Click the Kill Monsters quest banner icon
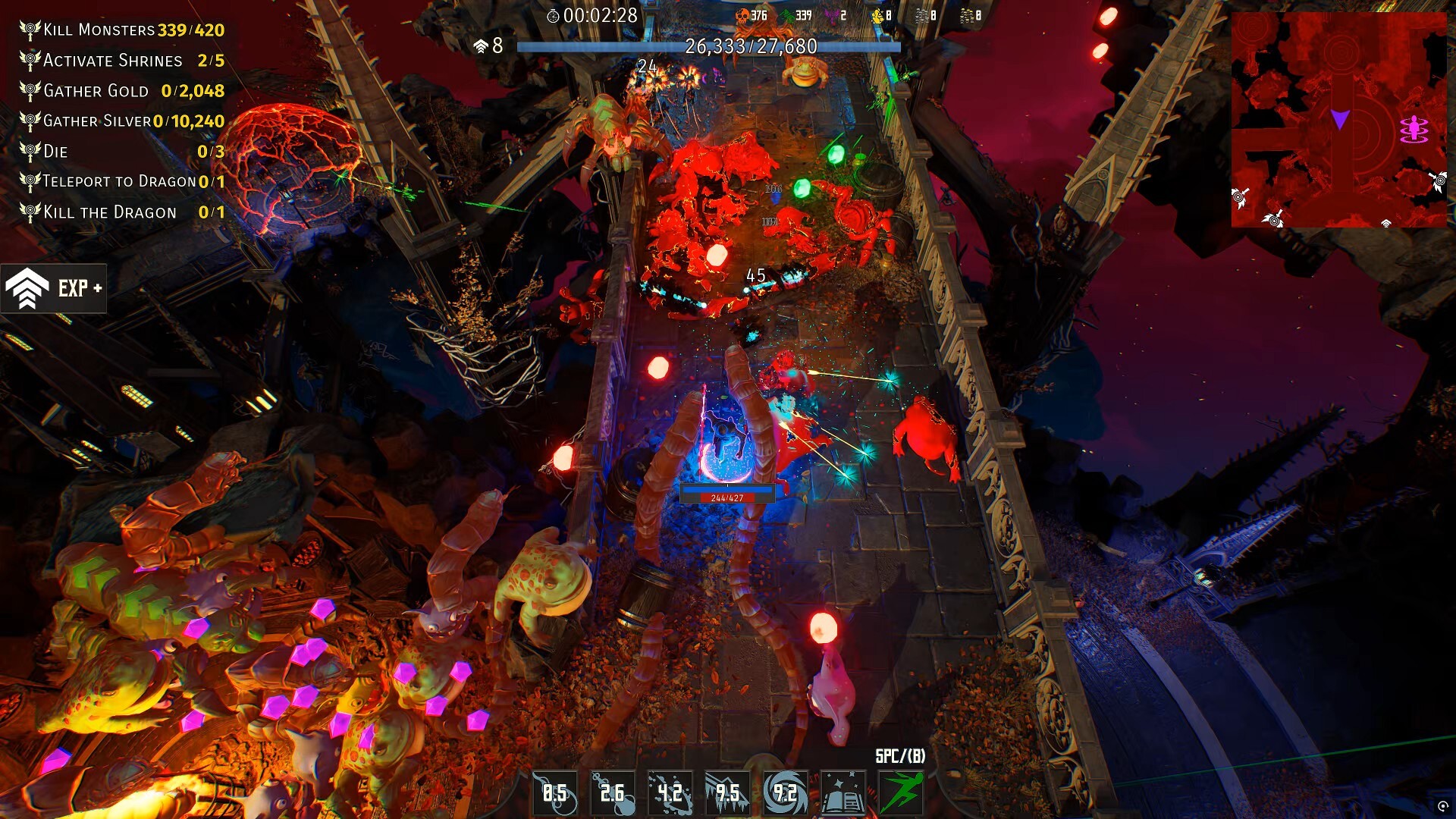Screen dimensions: 1456x819 29,30
